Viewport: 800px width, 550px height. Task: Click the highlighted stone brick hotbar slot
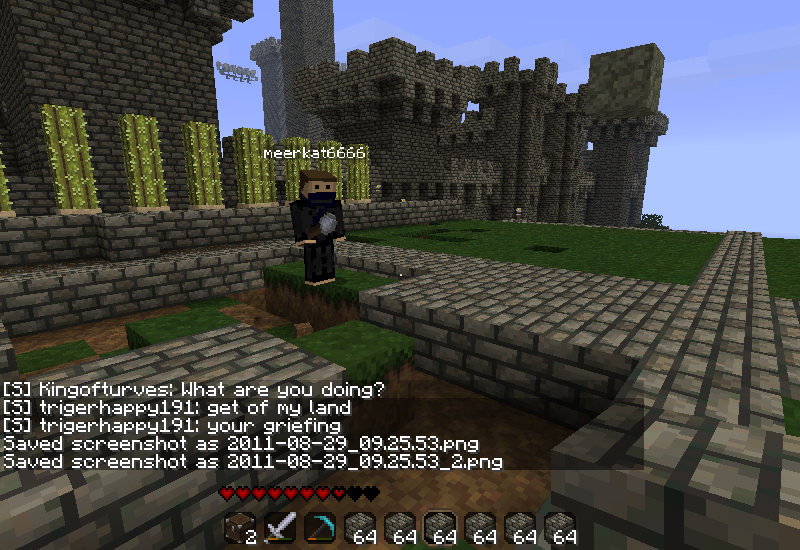[x=439, y=528]
